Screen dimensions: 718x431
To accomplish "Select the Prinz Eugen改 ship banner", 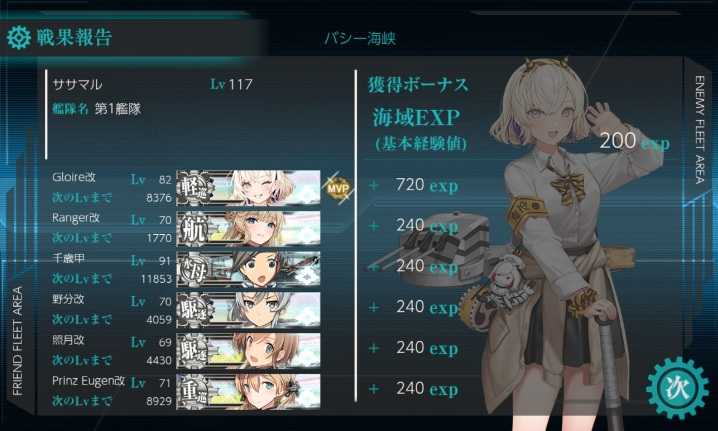I will [249, 388].
